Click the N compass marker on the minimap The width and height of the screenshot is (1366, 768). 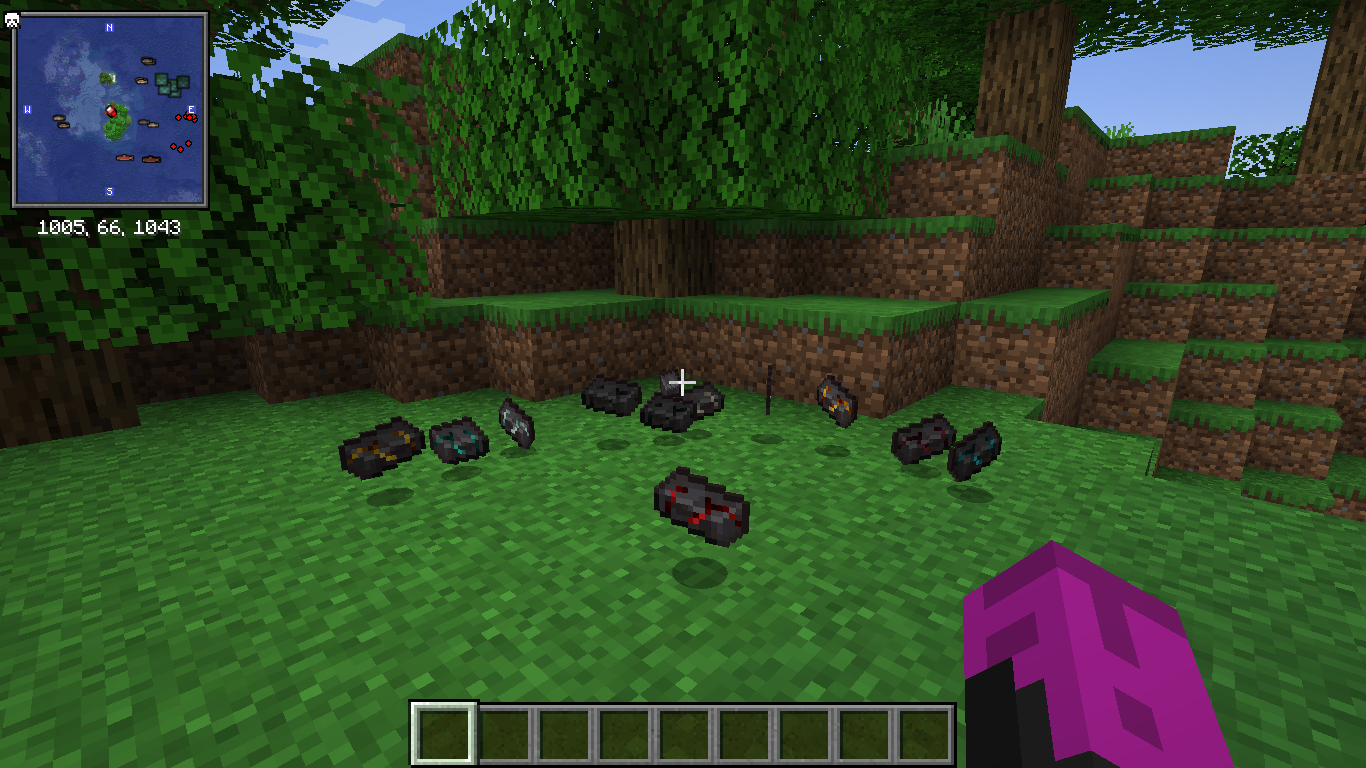pos(109,27)
